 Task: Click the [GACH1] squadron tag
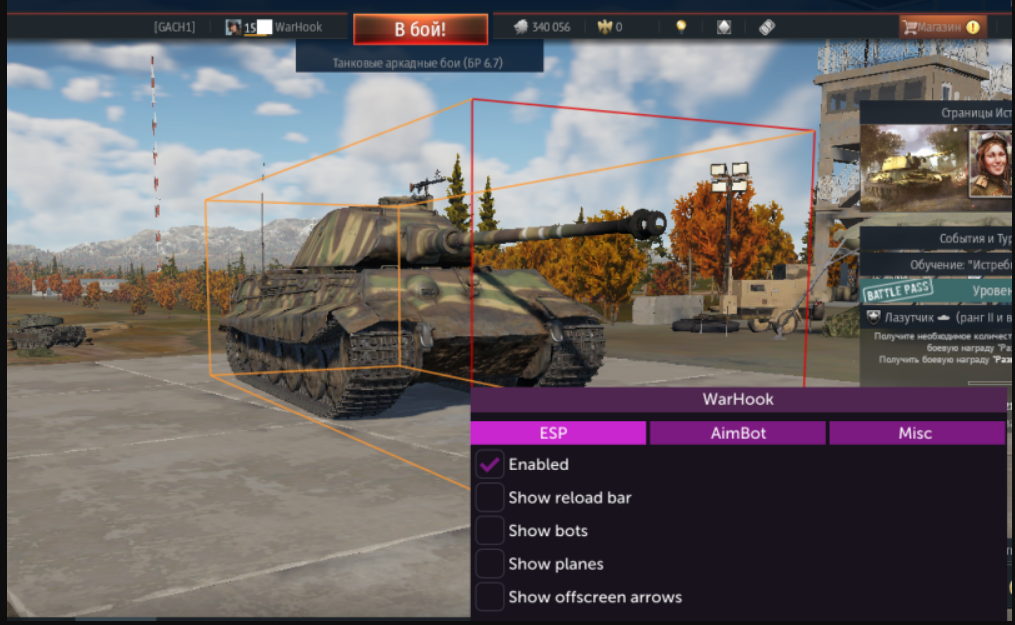click(x=174, y=27)
